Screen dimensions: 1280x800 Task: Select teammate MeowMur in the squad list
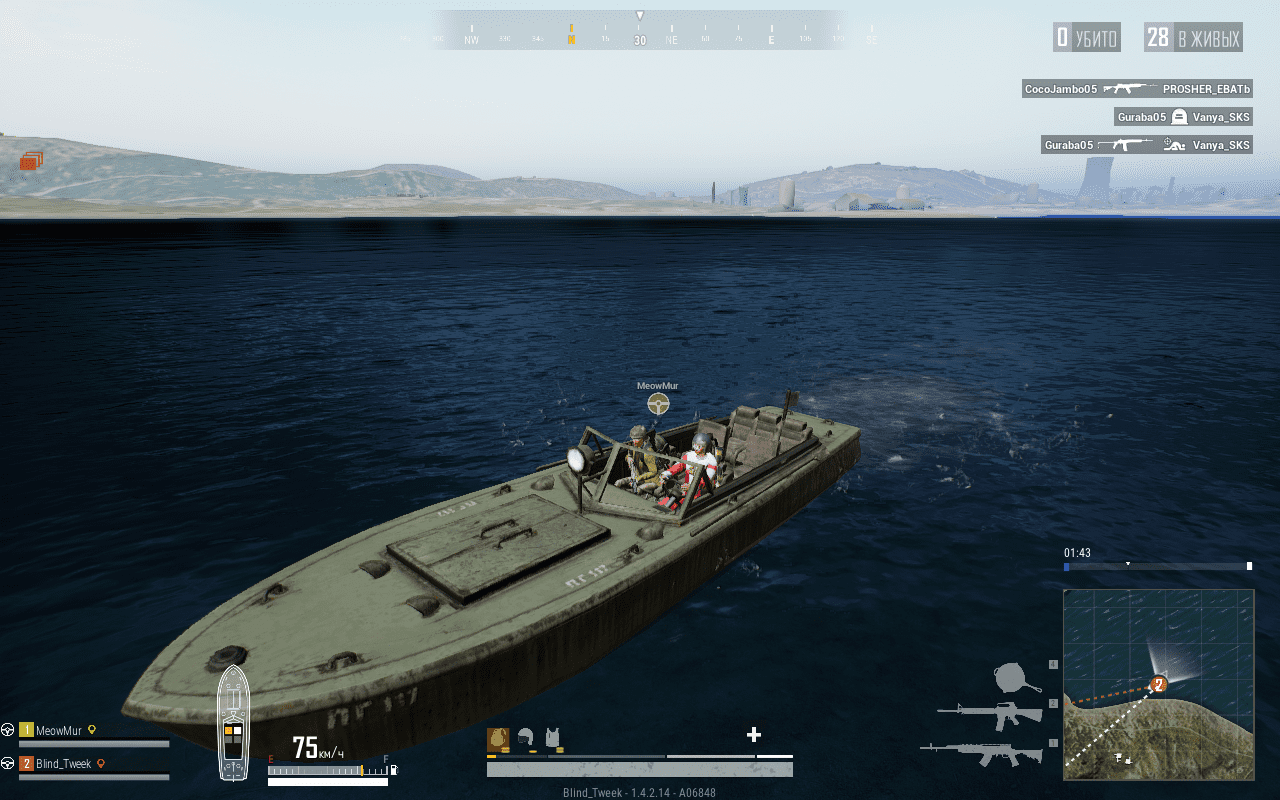click(x=62, y=730)
